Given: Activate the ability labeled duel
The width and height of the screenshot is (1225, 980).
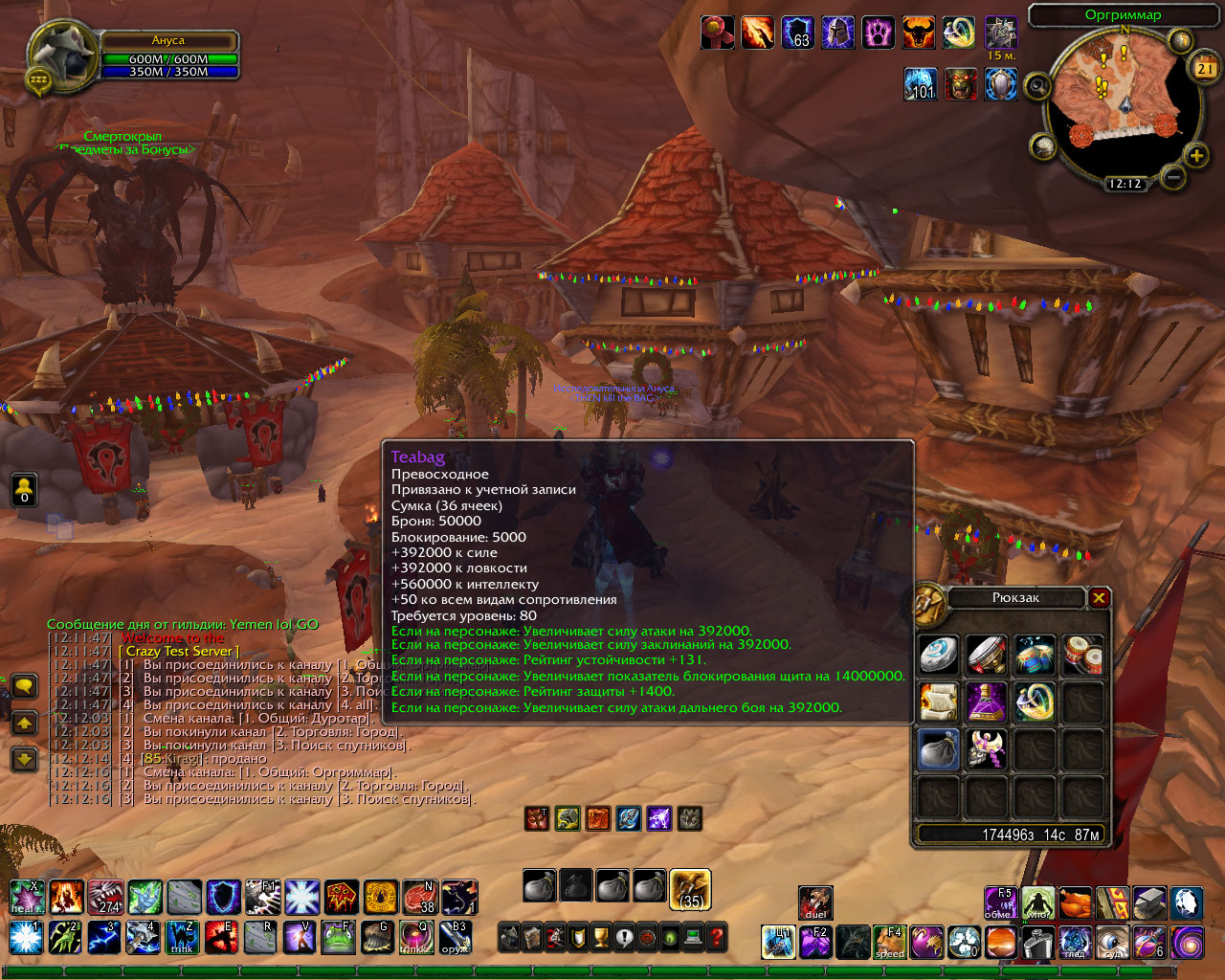Looking at the screenshot, I should 815,902.
